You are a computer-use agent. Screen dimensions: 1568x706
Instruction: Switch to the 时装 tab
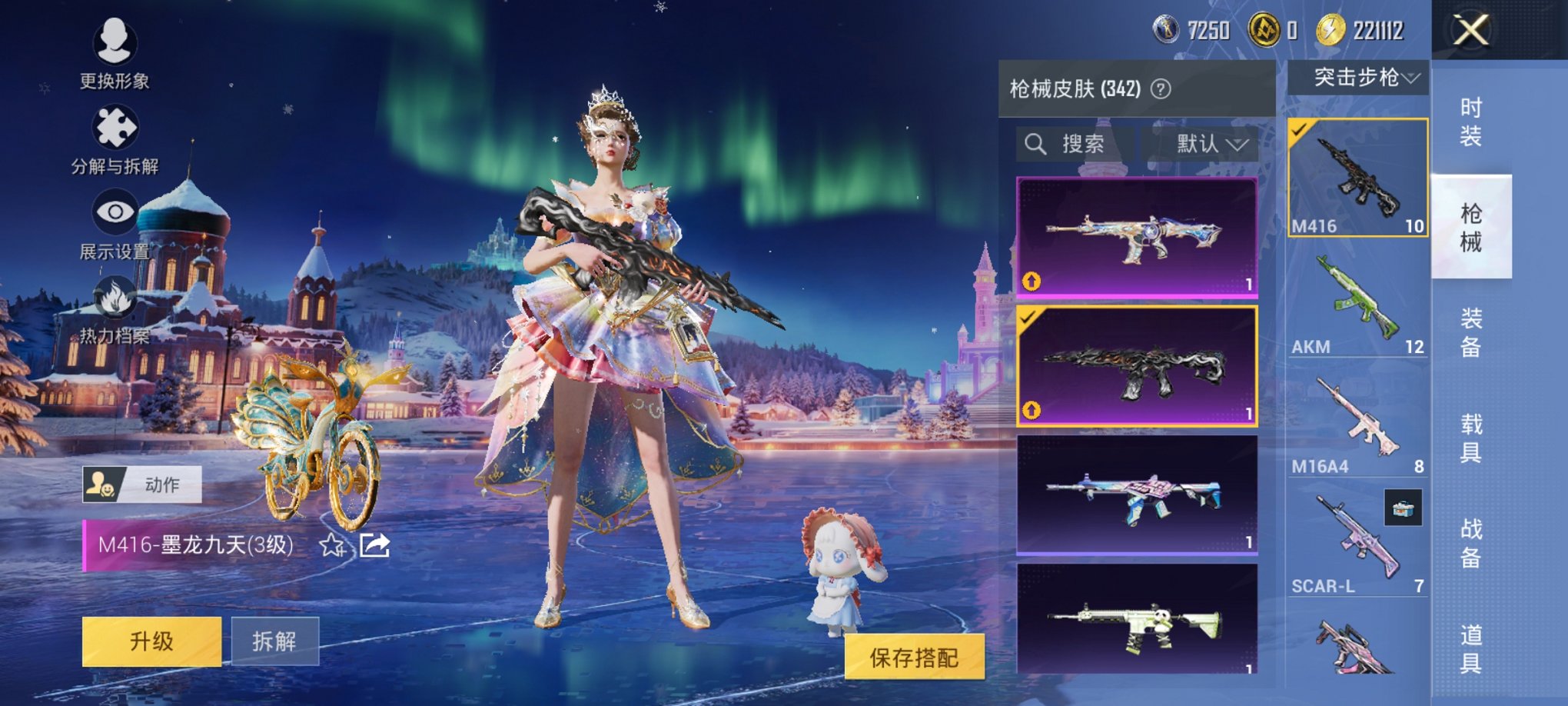pyautogui.click(x=1470, y=123)
